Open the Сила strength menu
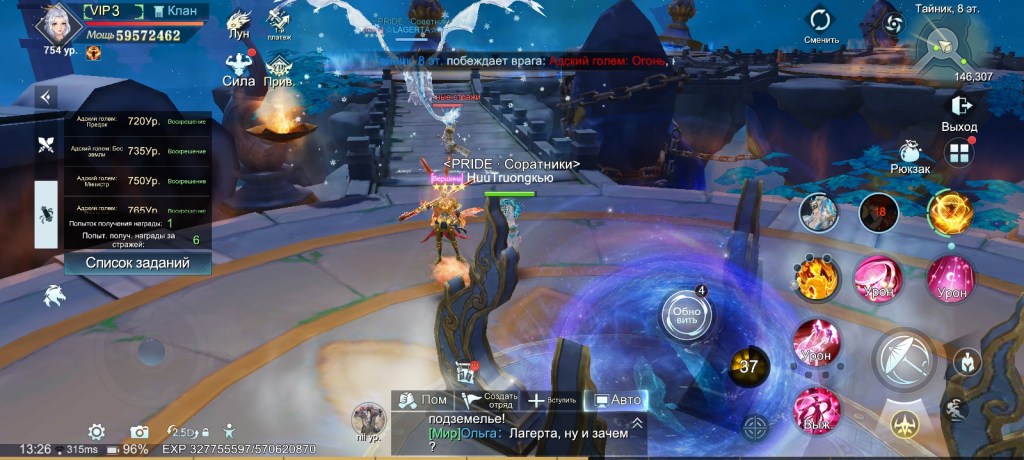The height and width of the screenshot is (460, 1024). click(239, 68)
